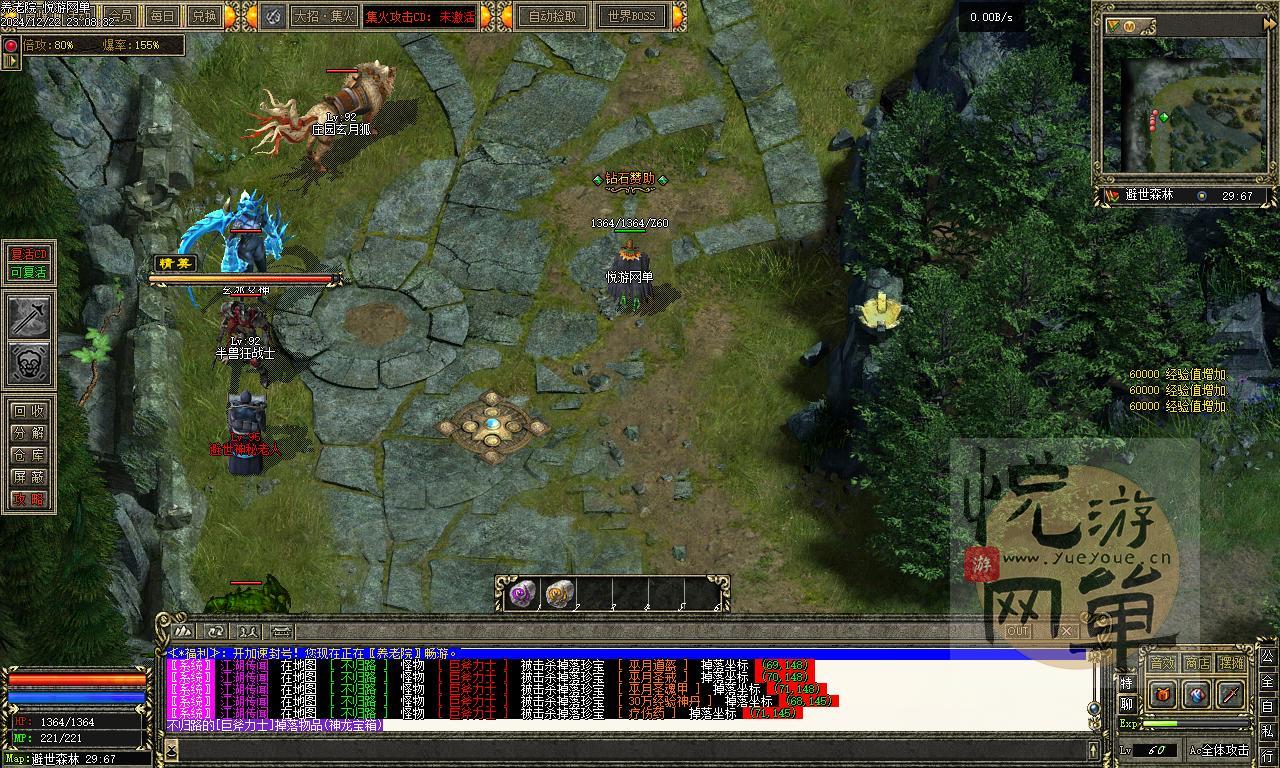The image size is (1280, 768).
Task: Toggle 自动捡取 auto pickup
Action: tap(553, 16)
